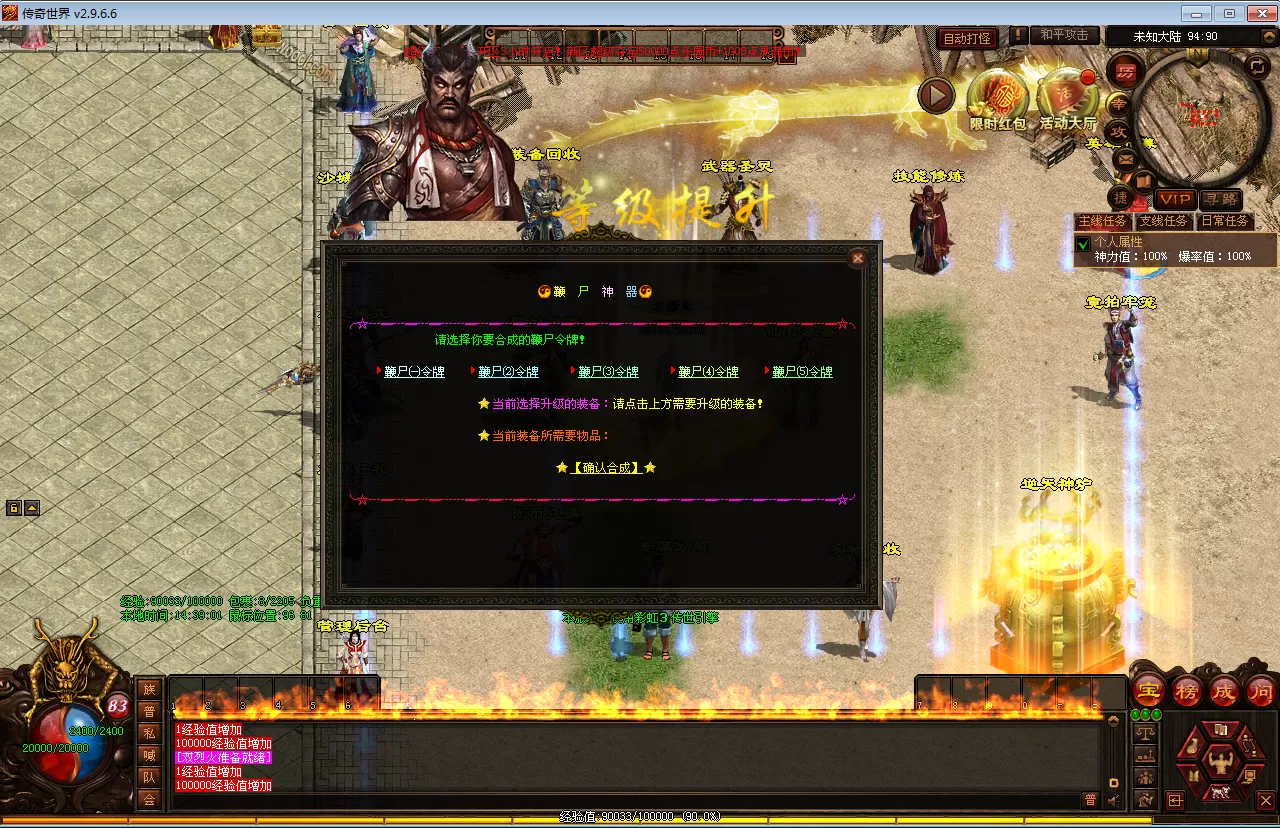Confirm synthesis with 确认合成
The width and height of the screenshot is (1280, 828).
tap(606, 467)
